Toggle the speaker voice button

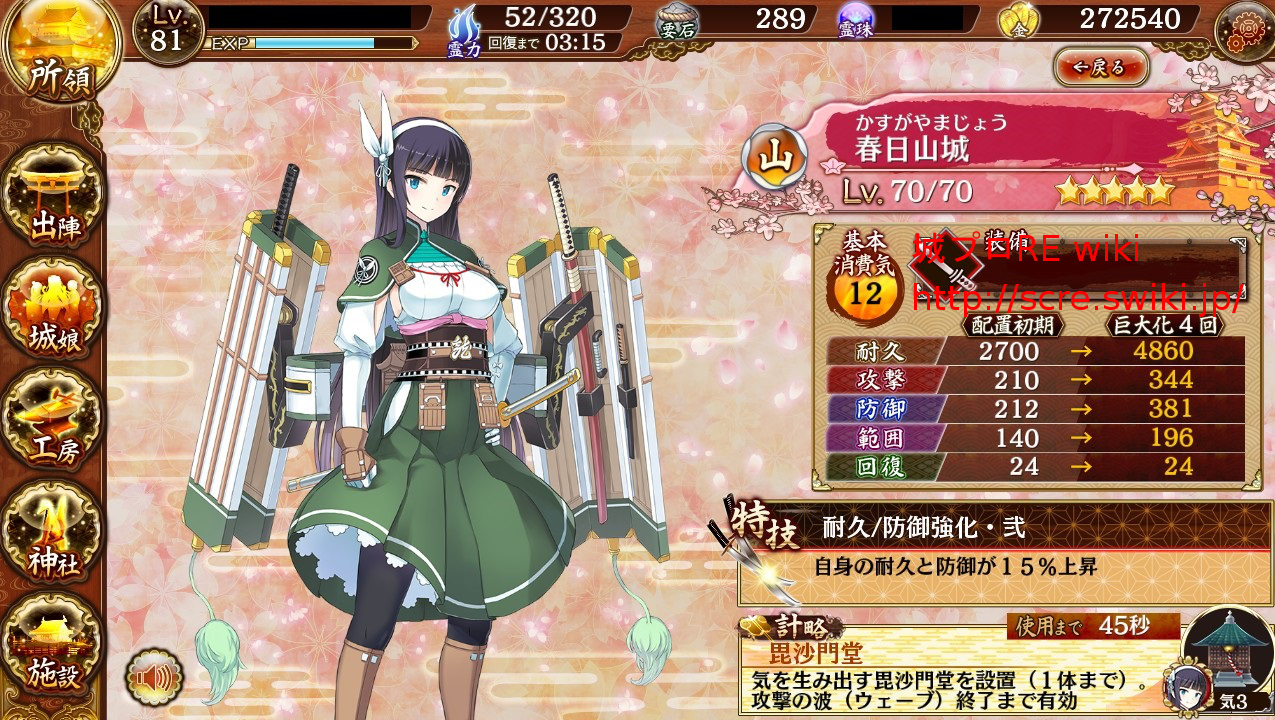(154, 680)
